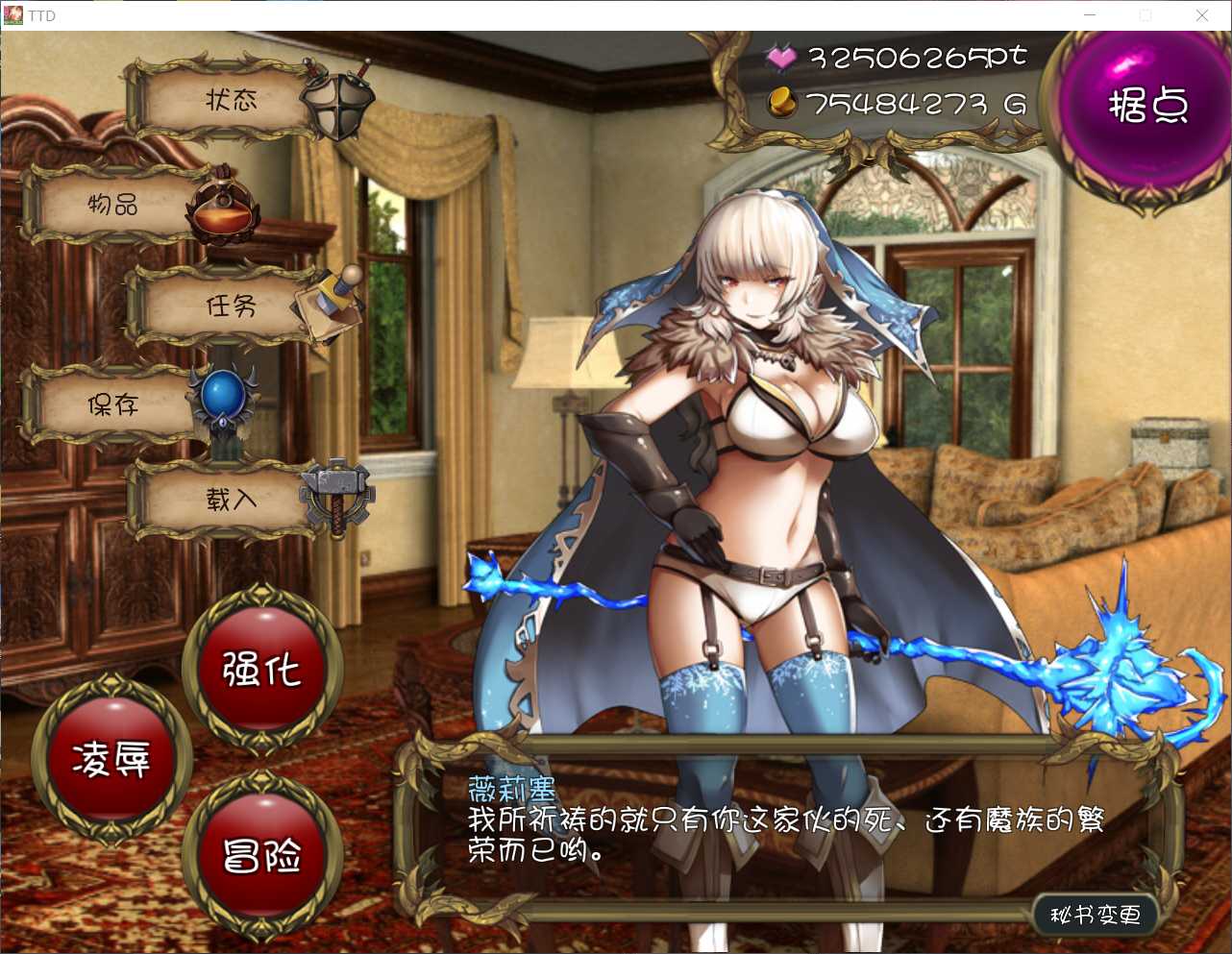
Task: Click the 秘书变更 change secretary button
Action: (1095, 915)
